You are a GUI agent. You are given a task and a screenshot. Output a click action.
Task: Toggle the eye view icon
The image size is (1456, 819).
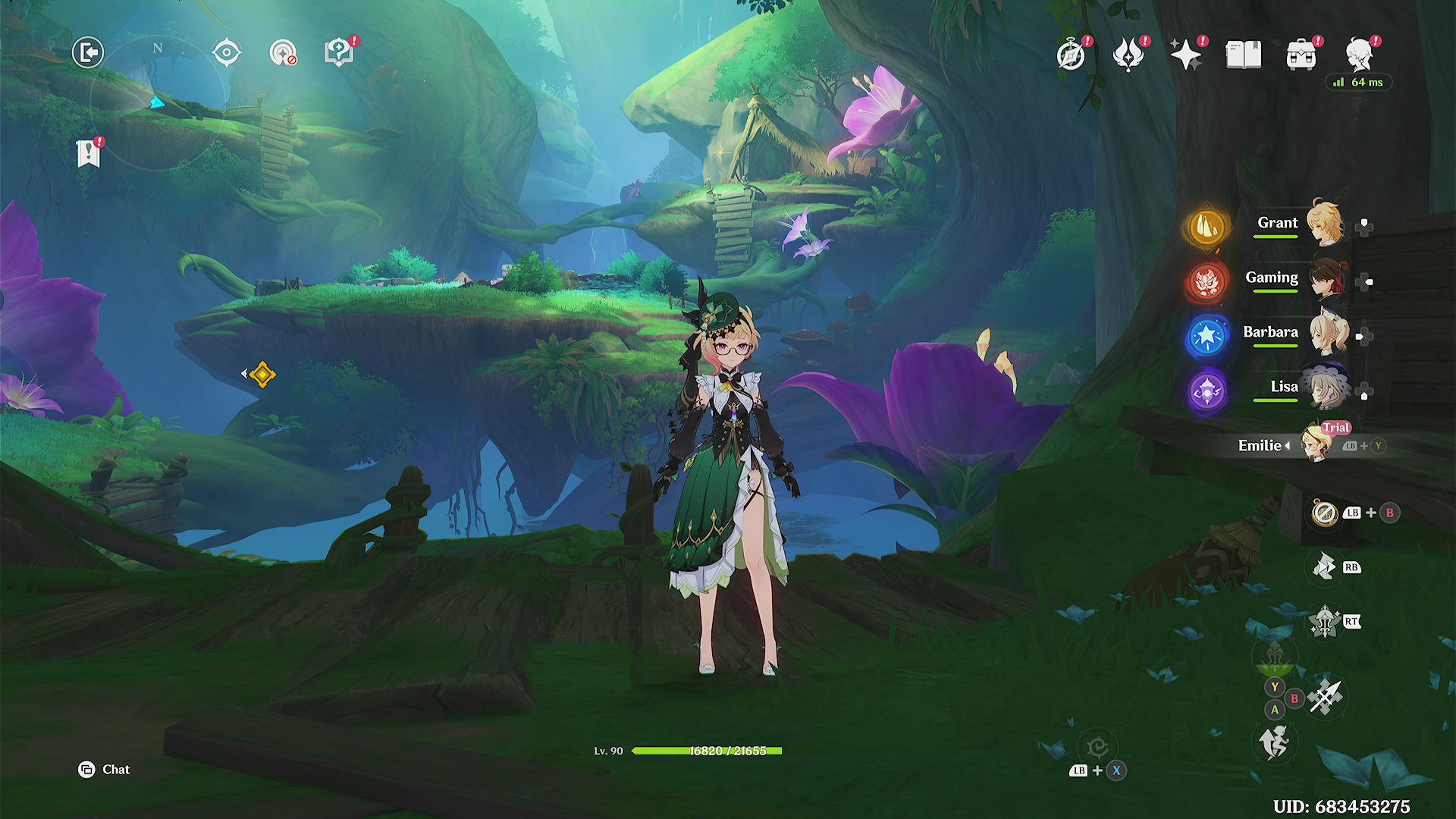[227, 53]
